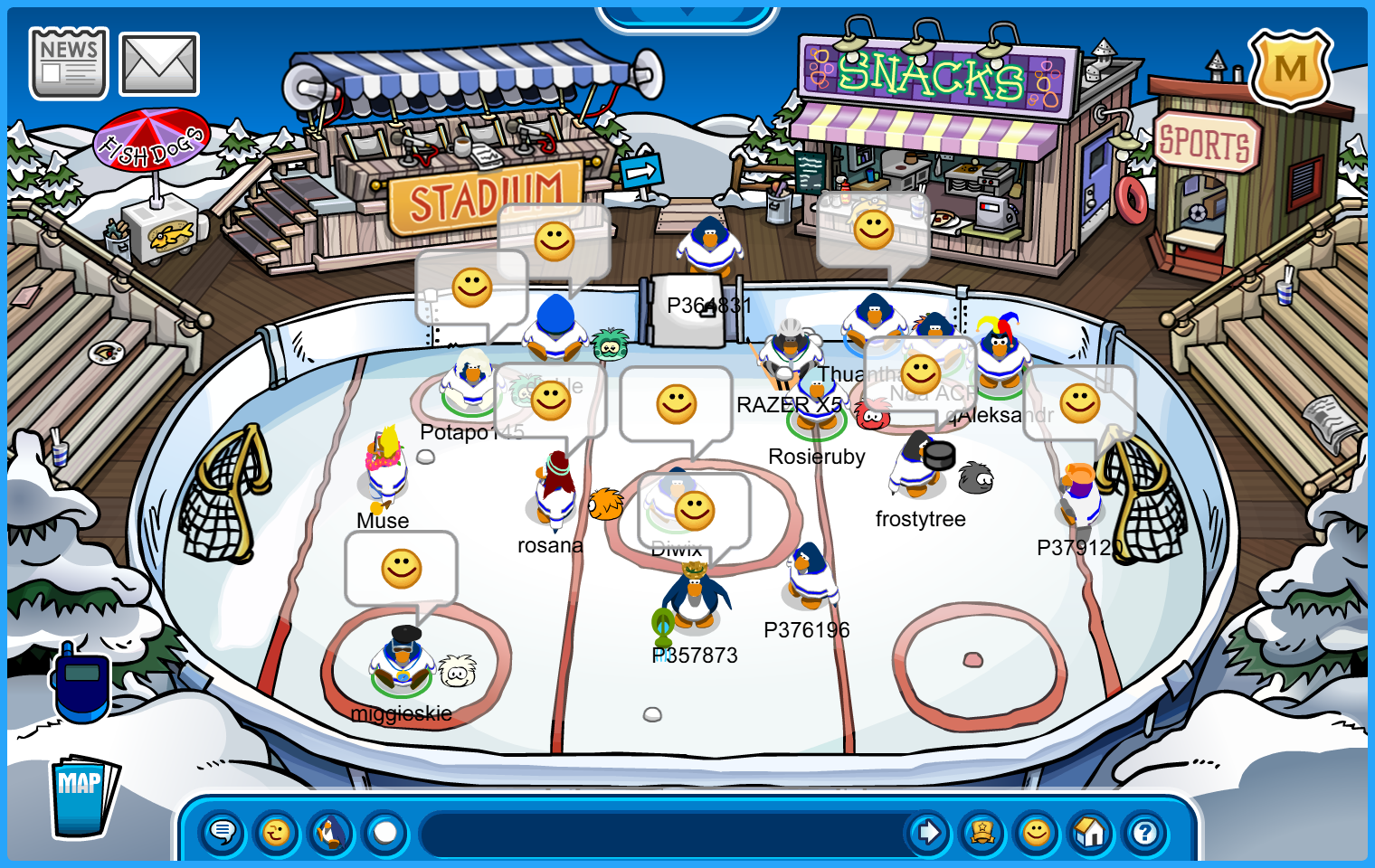Open the smiley face buddy list
Image resolution: width=1375 pixels, height=868 pixels.
point(1037,832)
